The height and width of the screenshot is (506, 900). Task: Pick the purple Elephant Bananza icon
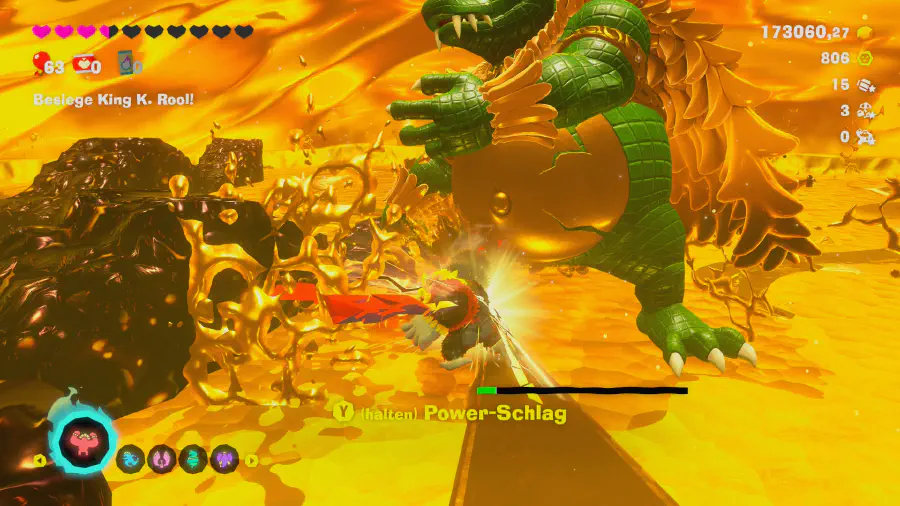point(224,459)
